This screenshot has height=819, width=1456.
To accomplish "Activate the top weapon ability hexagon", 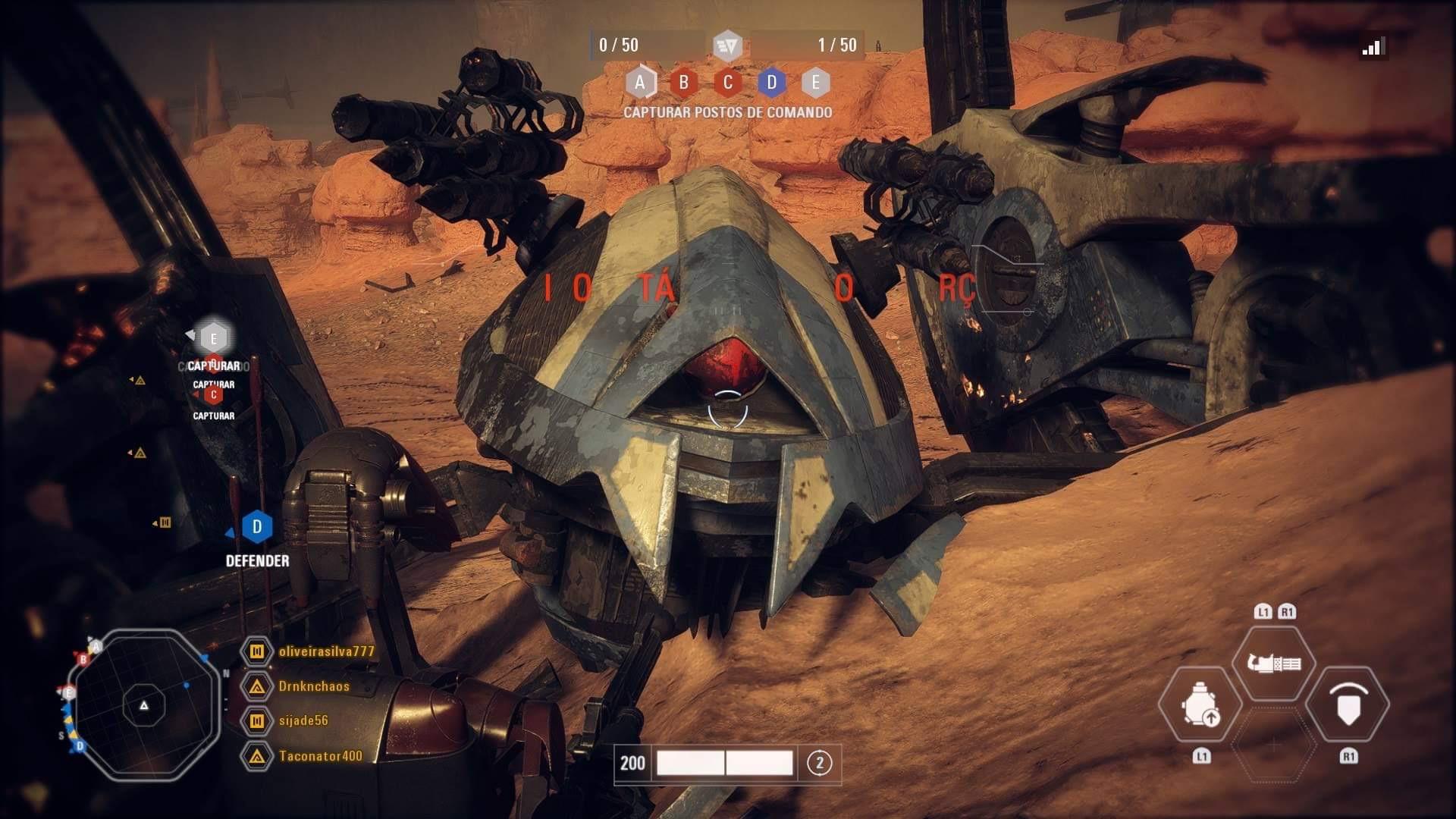I will pos(1274,664).
